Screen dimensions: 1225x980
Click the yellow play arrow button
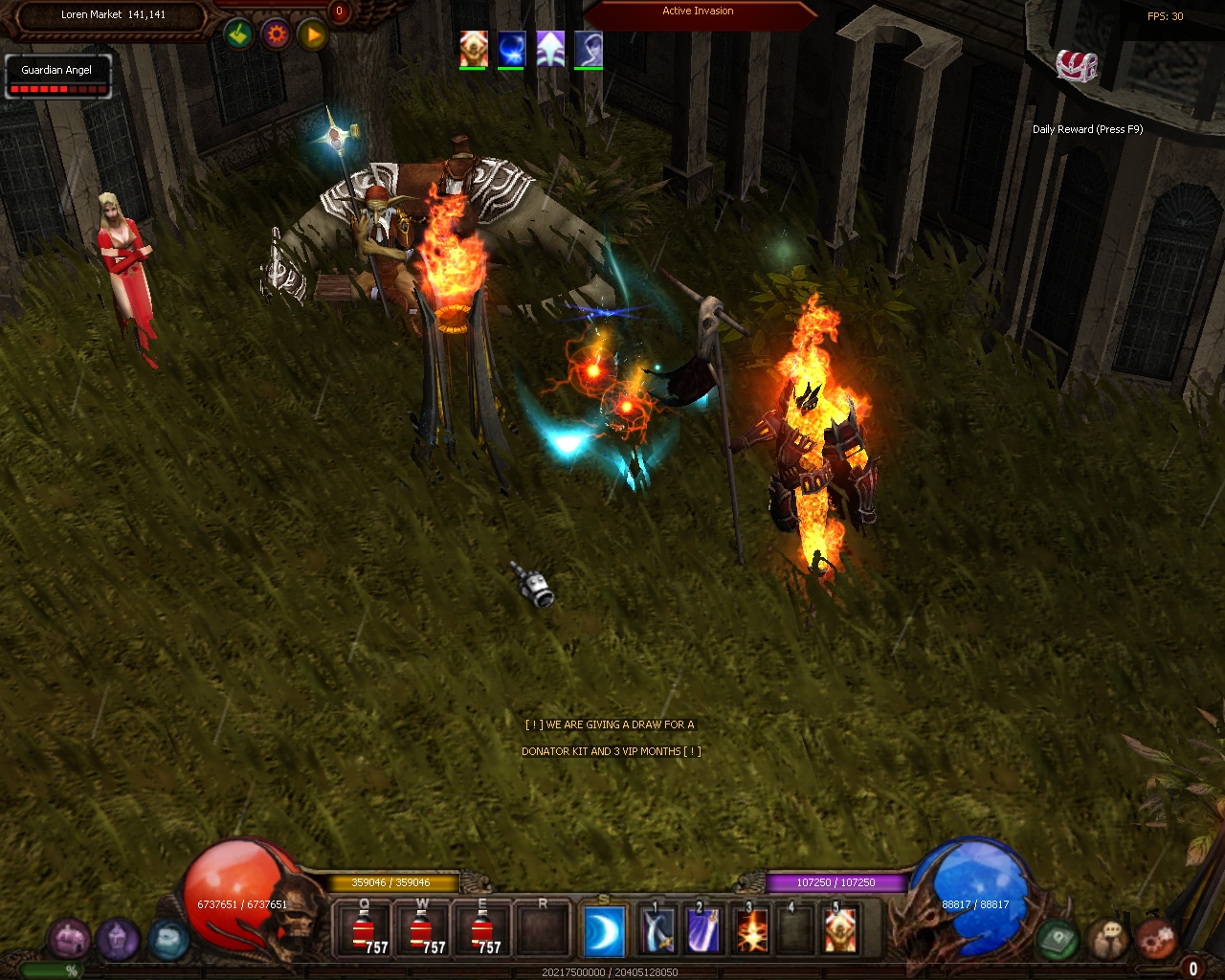[312, 35]
